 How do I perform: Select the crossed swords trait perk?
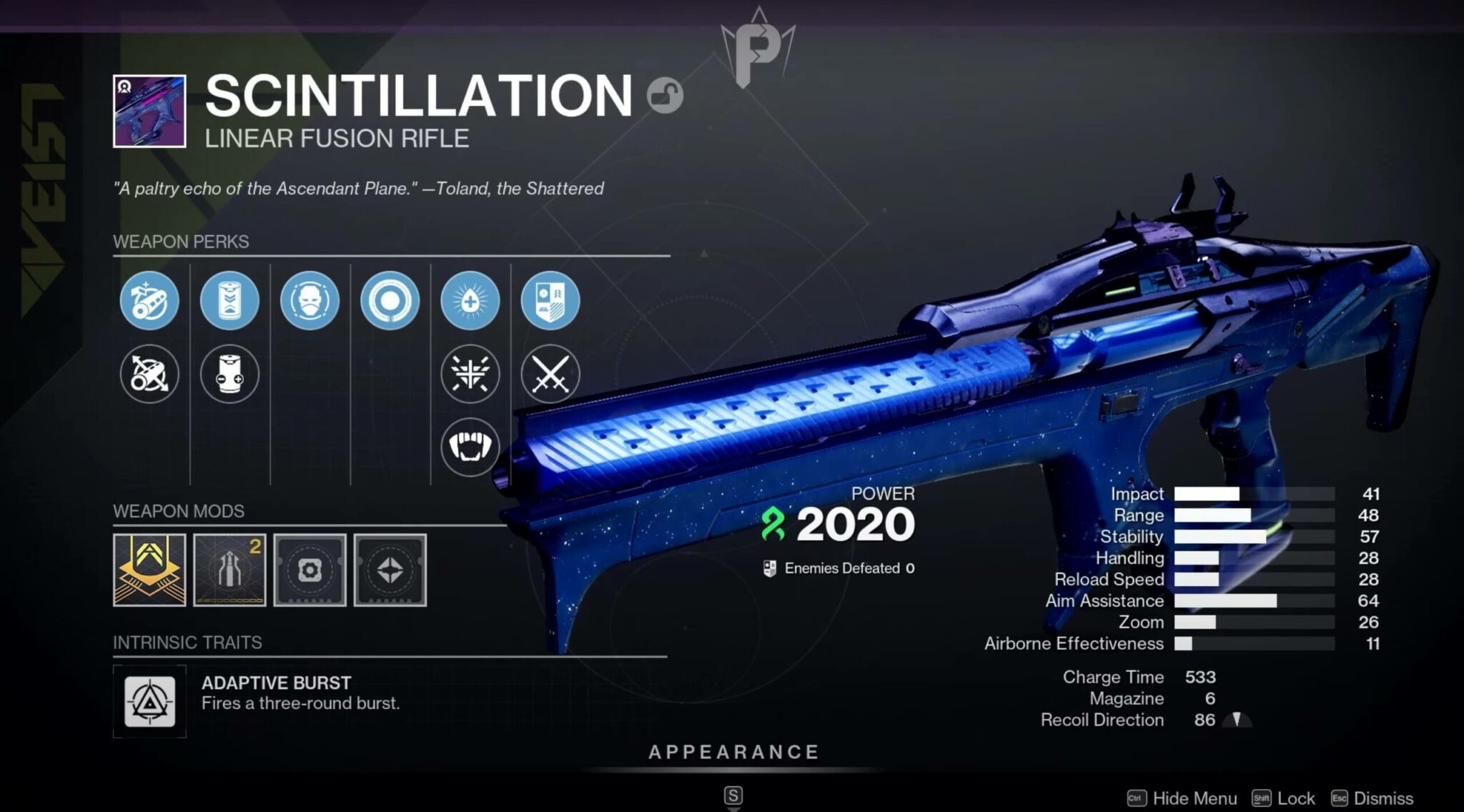tap(550, 375)
